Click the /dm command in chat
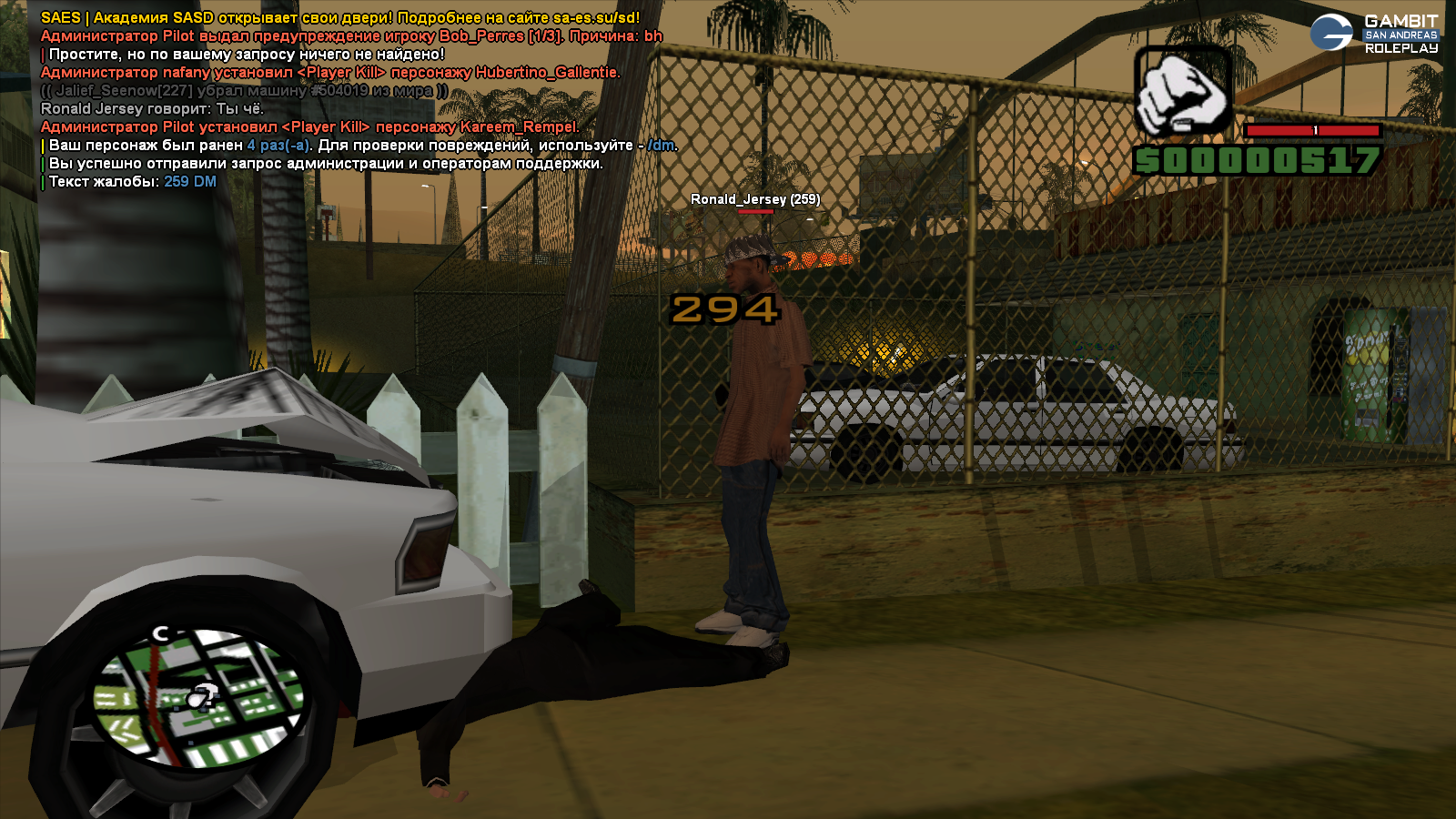This screenshot has width=1456, height=819. coord(662,146)
